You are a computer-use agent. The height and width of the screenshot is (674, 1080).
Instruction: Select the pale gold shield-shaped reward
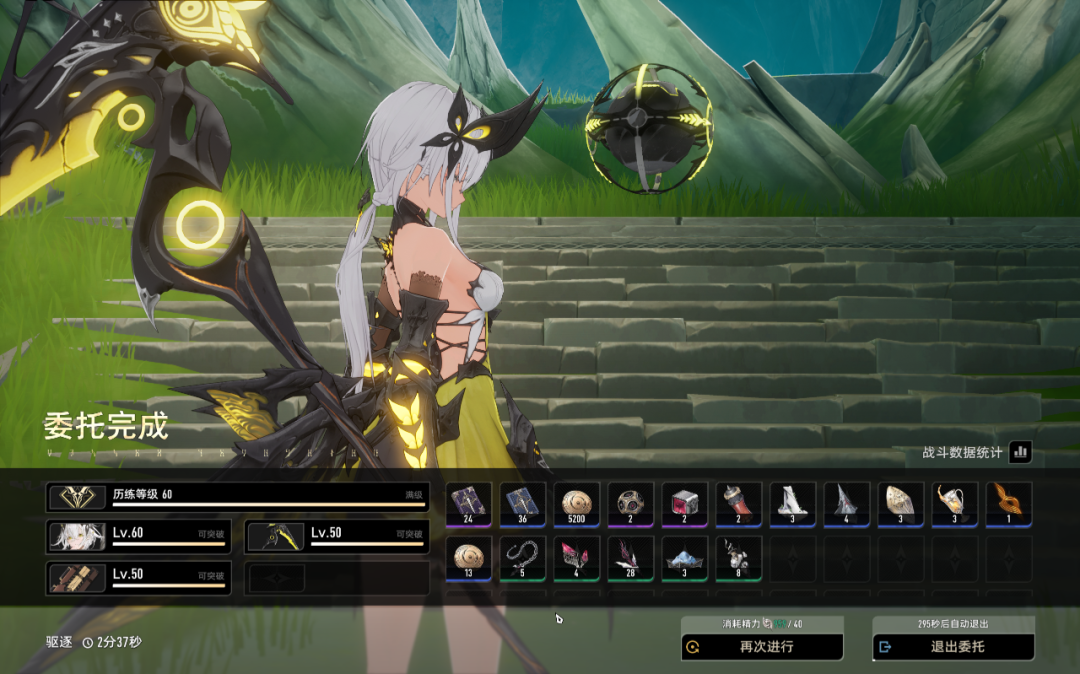901,504
